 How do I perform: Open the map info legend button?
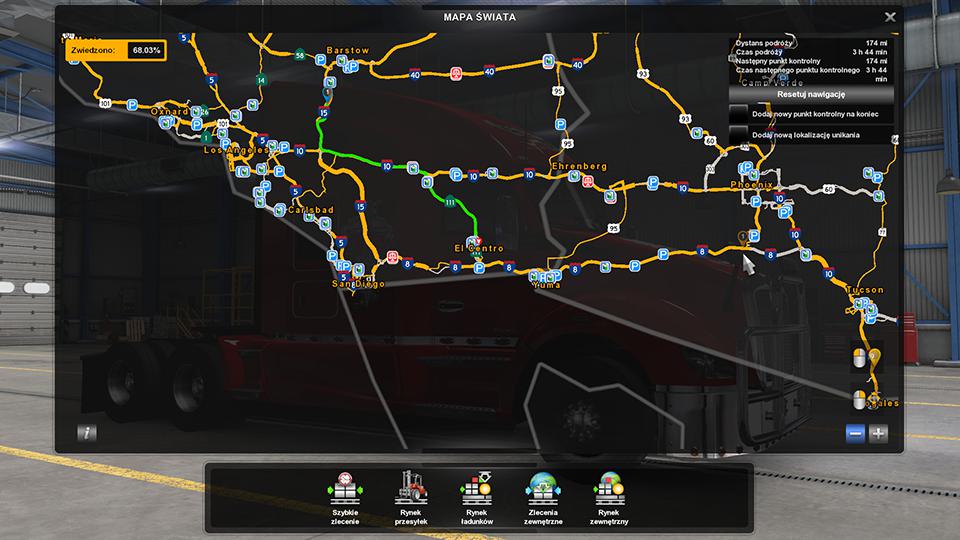point(88,433)
